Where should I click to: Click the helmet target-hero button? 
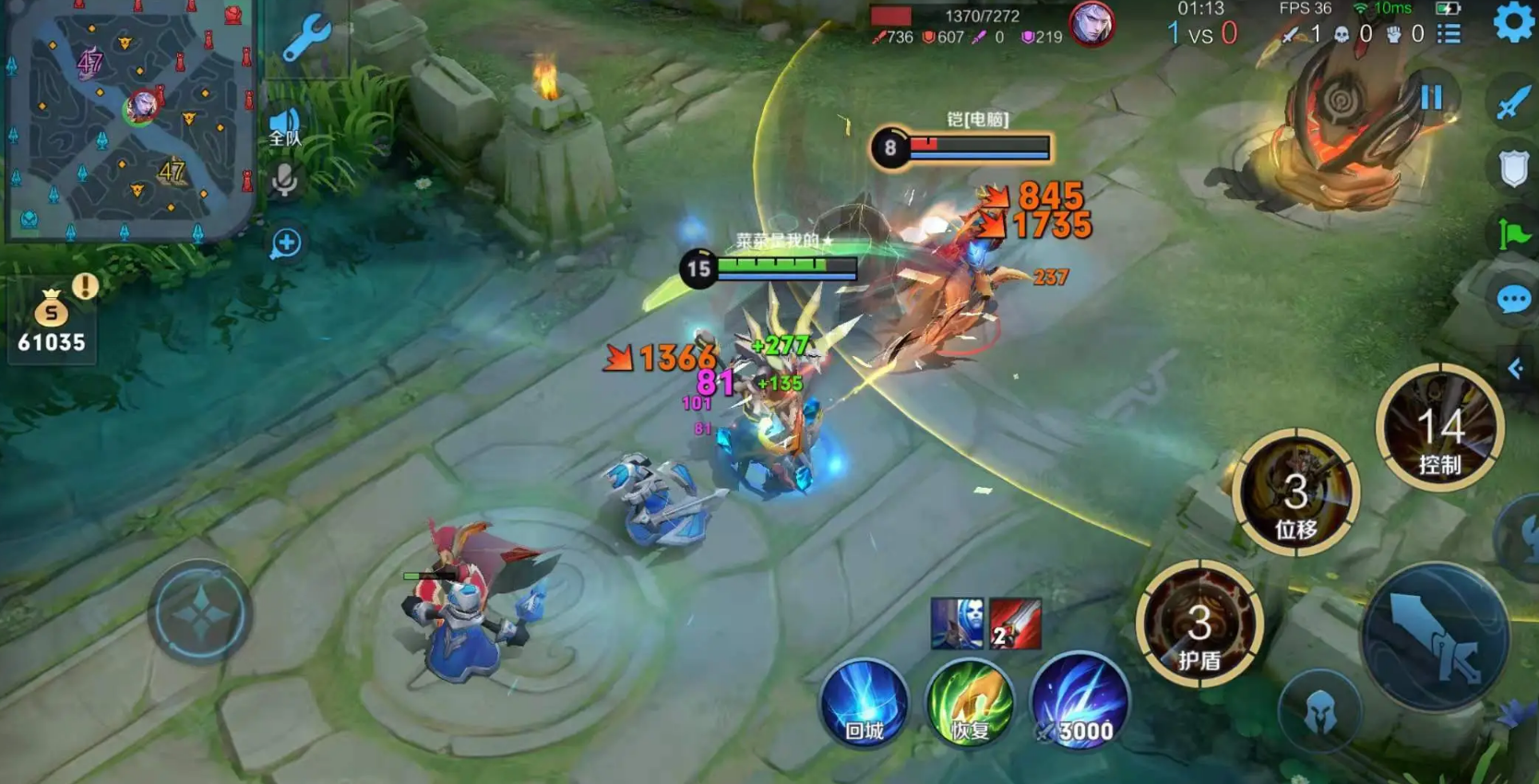click(x=1320, y=710)
